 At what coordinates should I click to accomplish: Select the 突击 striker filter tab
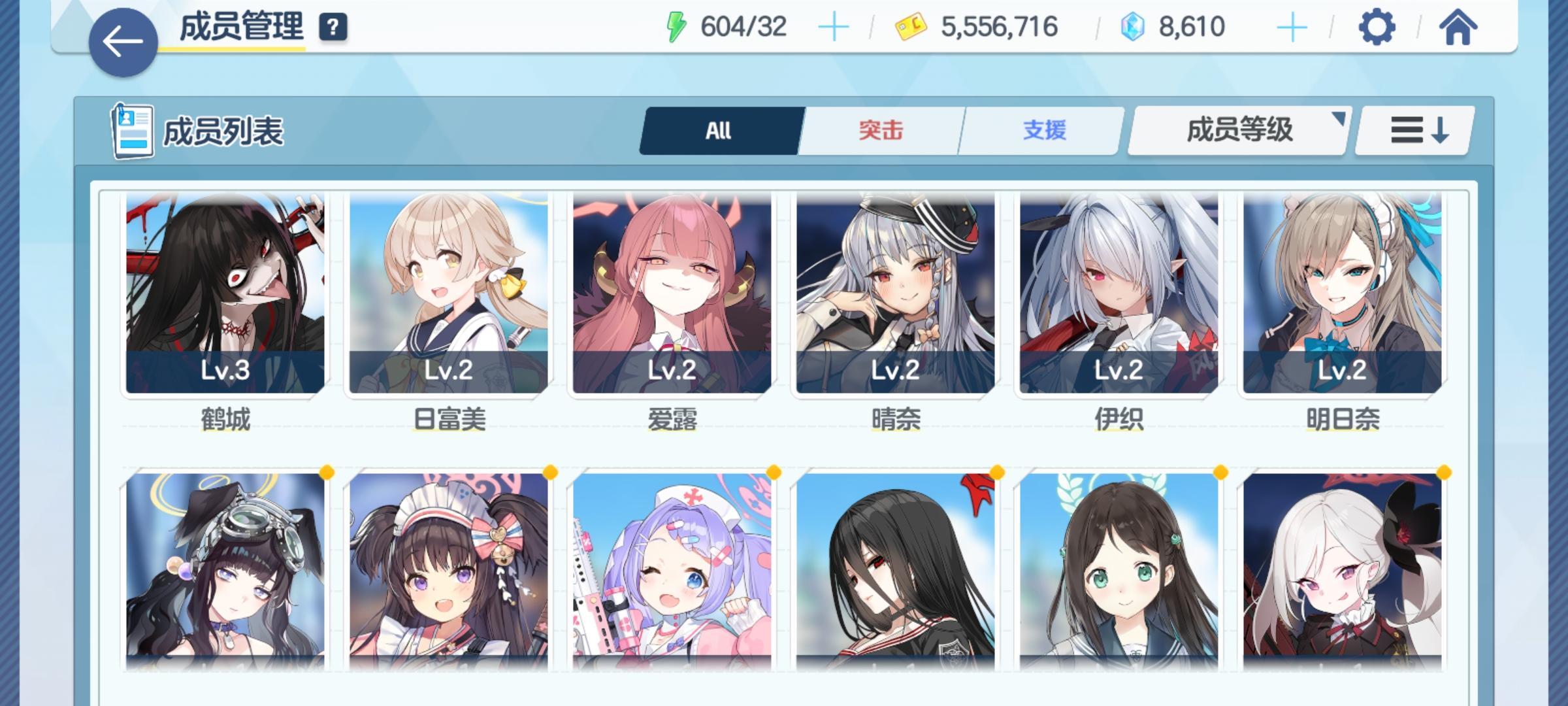click(x=879, y=131)
